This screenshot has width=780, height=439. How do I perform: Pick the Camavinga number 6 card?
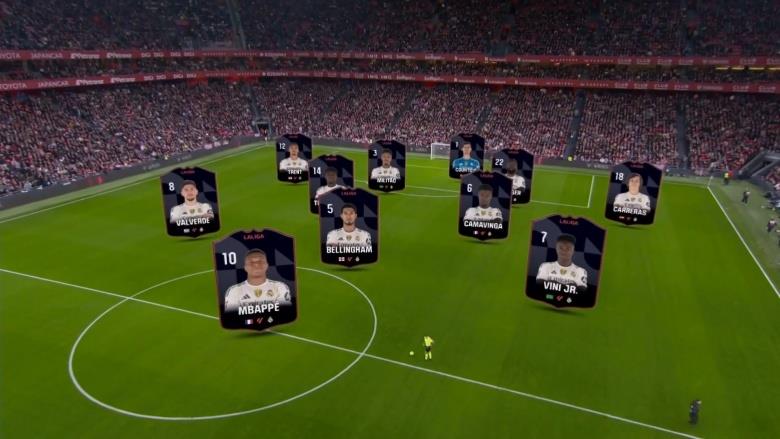pyautogui.click(x=484, y=205)
